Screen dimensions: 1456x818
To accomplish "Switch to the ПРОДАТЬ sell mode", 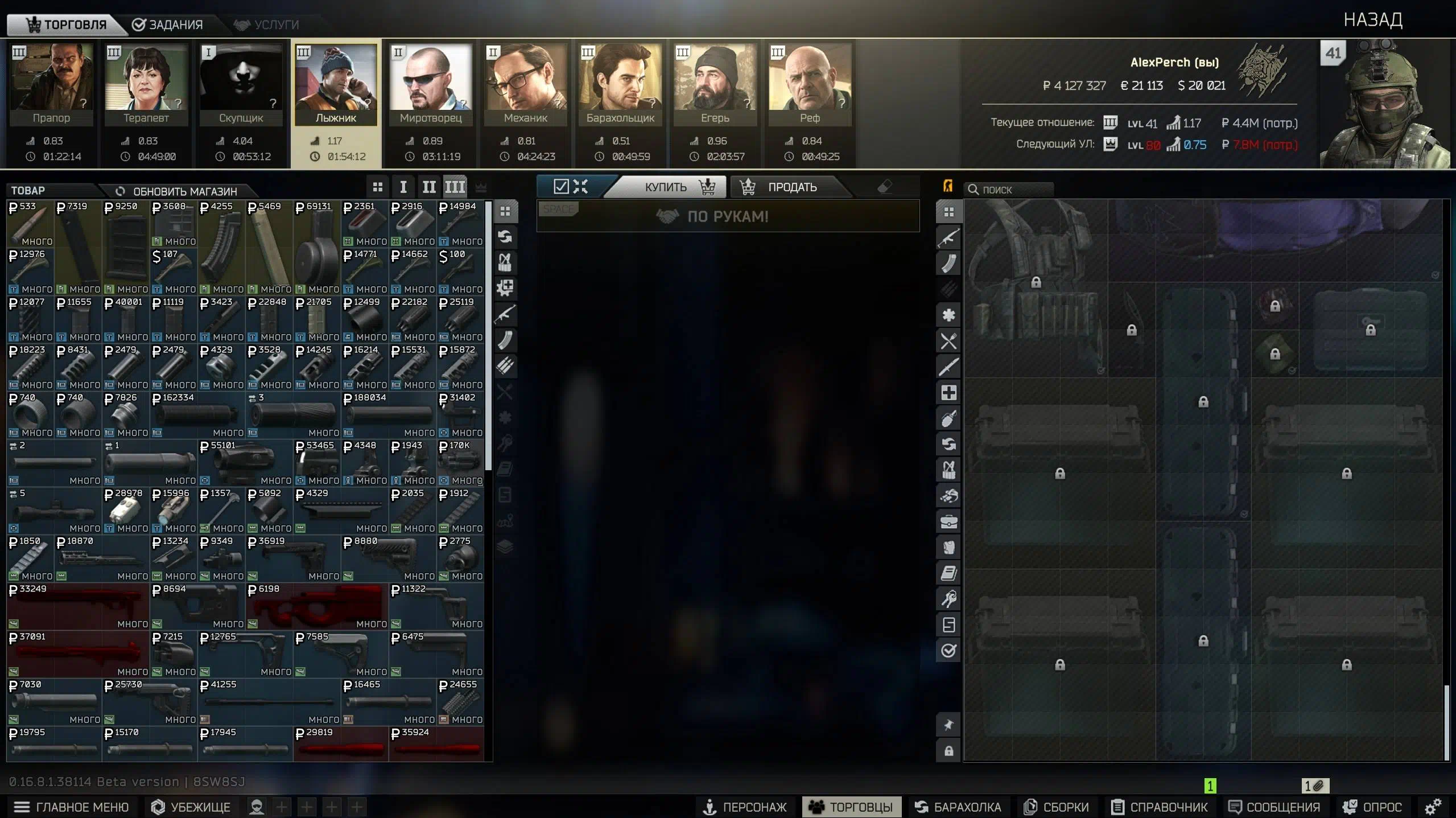I will click(791, 187).
